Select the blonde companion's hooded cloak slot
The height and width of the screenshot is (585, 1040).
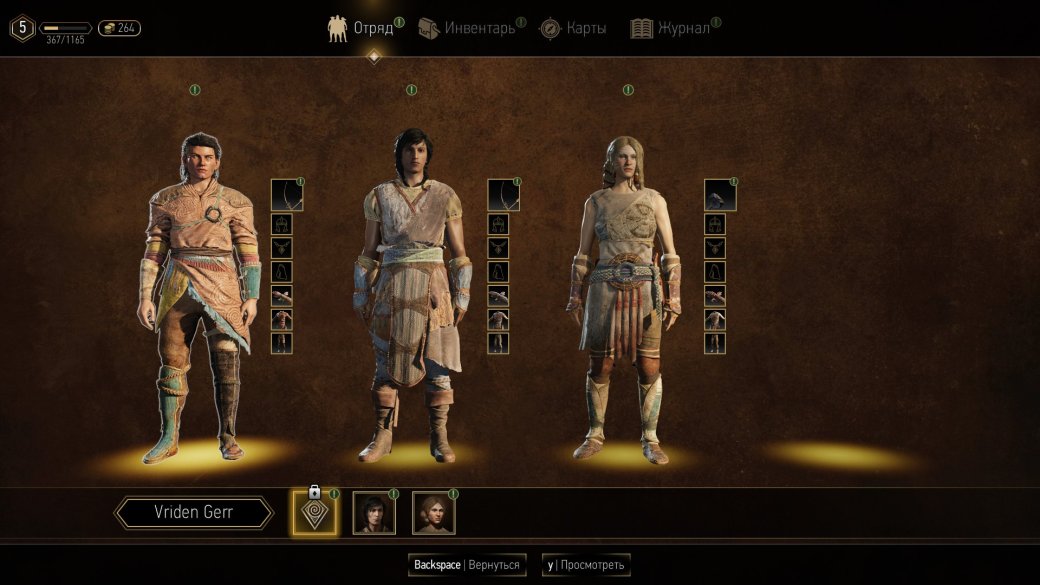point(715,272)
